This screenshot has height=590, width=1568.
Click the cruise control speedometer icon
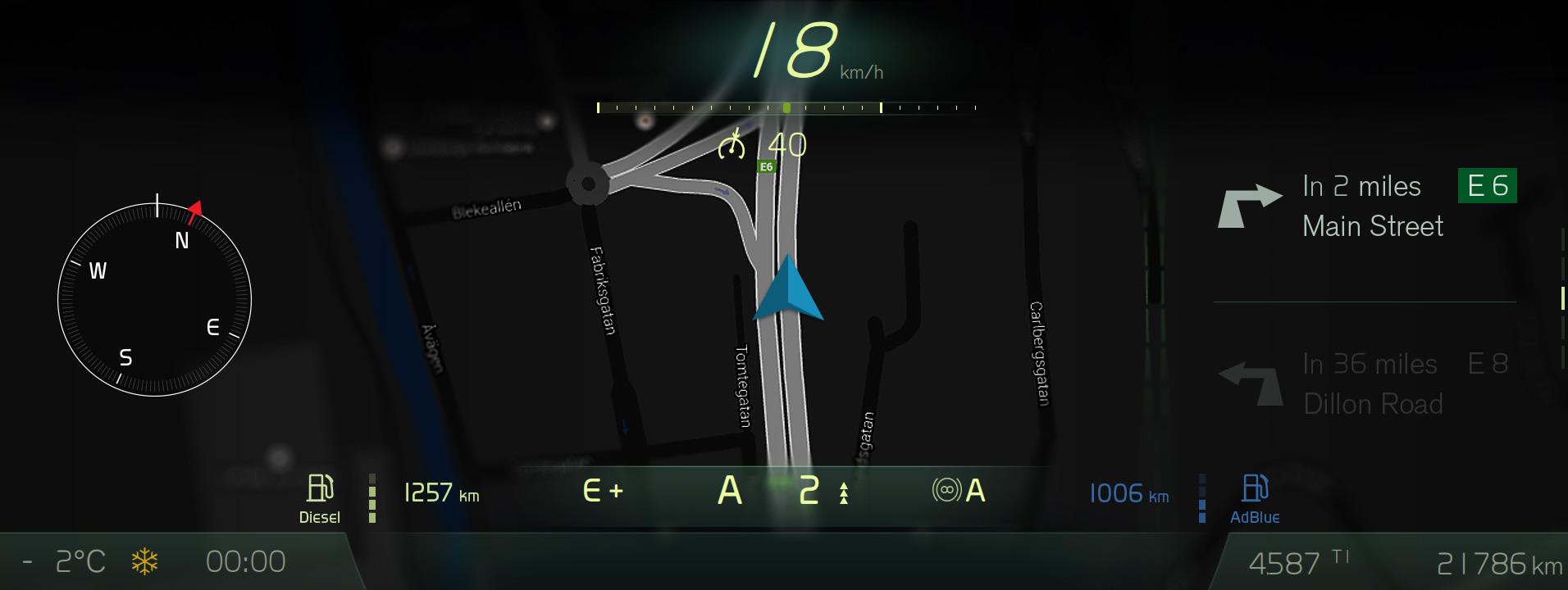(x=732, y=146)
